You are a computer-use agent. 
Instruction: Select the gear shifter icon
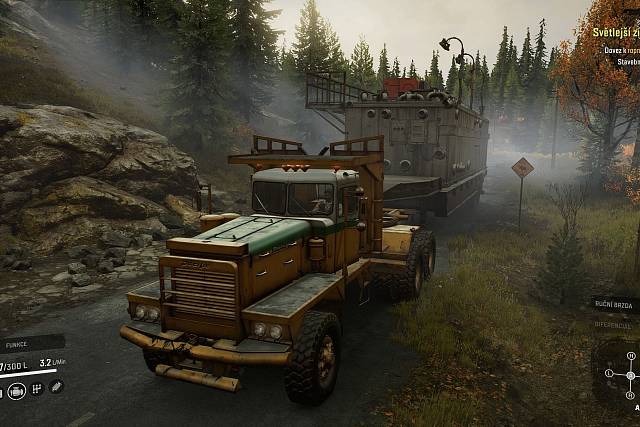click(36, 389)
